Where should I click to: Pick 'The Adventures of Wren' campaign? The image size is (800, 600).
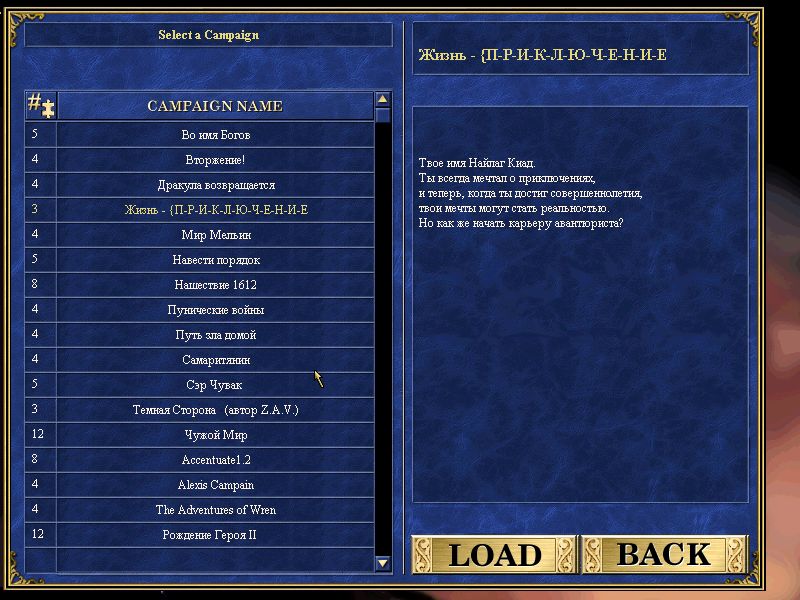[215, 510]
